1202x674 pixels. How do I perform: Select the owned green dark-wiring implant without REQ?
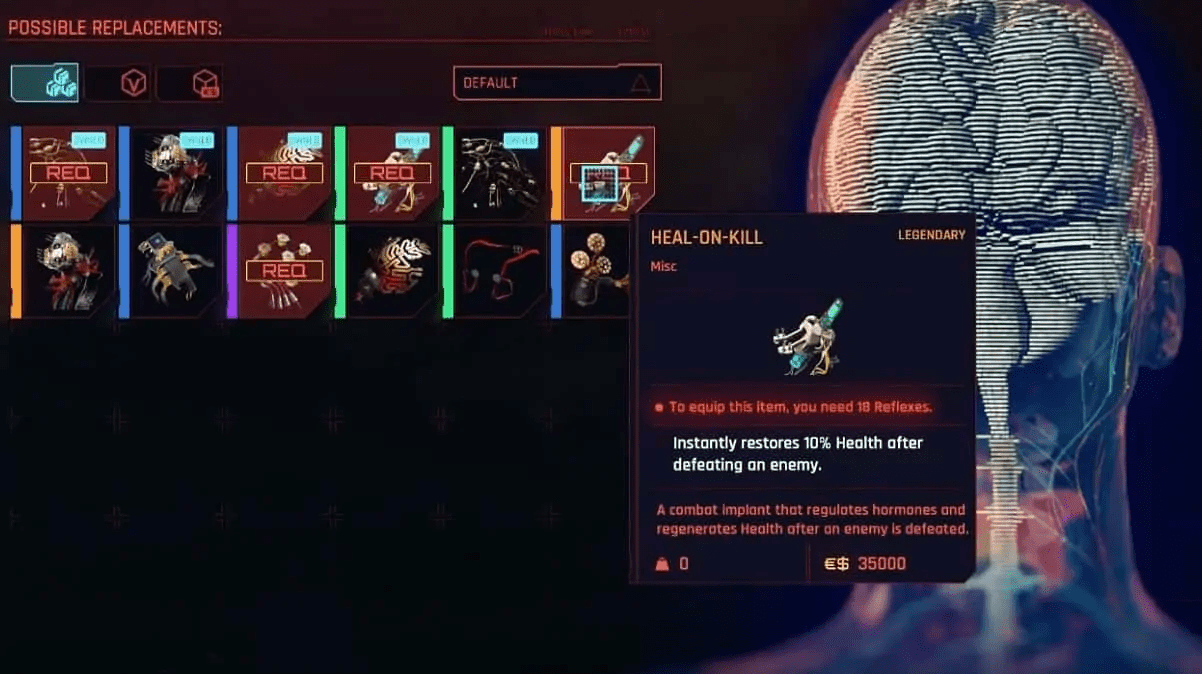point(499,173)
